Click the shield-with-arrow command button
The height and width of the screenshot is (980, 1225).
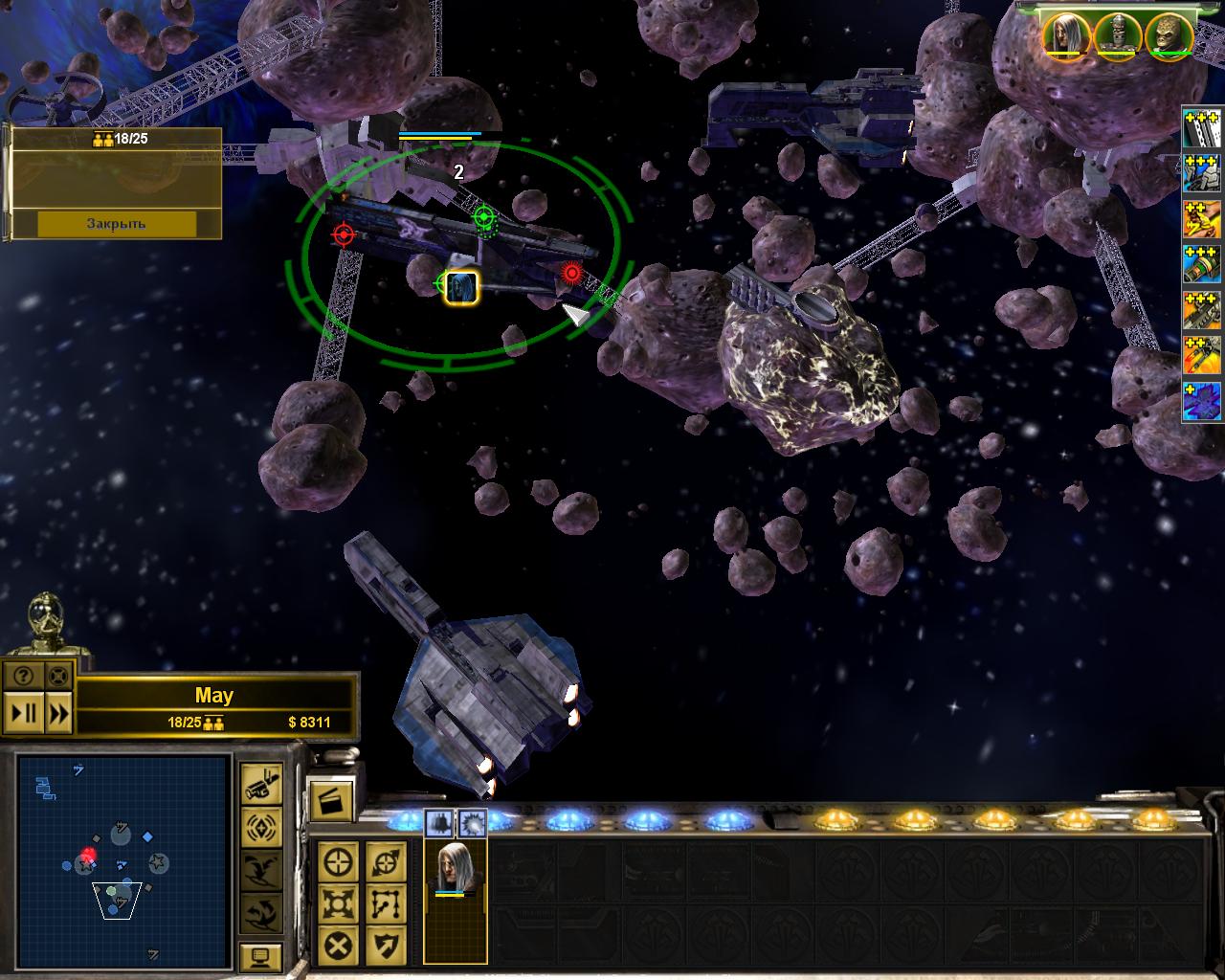[x=387, y=946]
